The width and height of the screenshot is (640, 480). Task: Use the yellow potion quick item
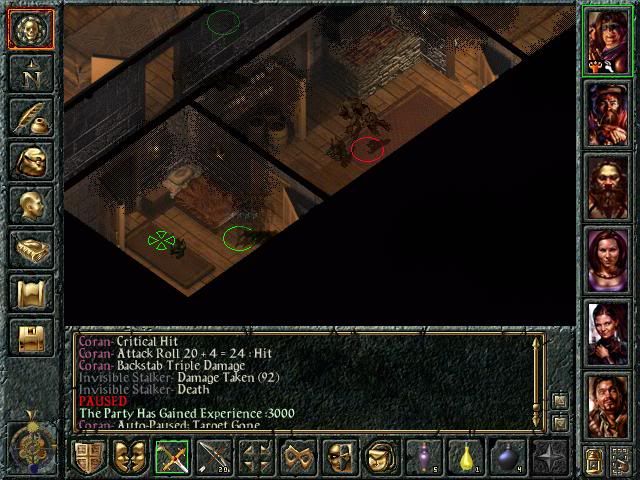(465, 458)
